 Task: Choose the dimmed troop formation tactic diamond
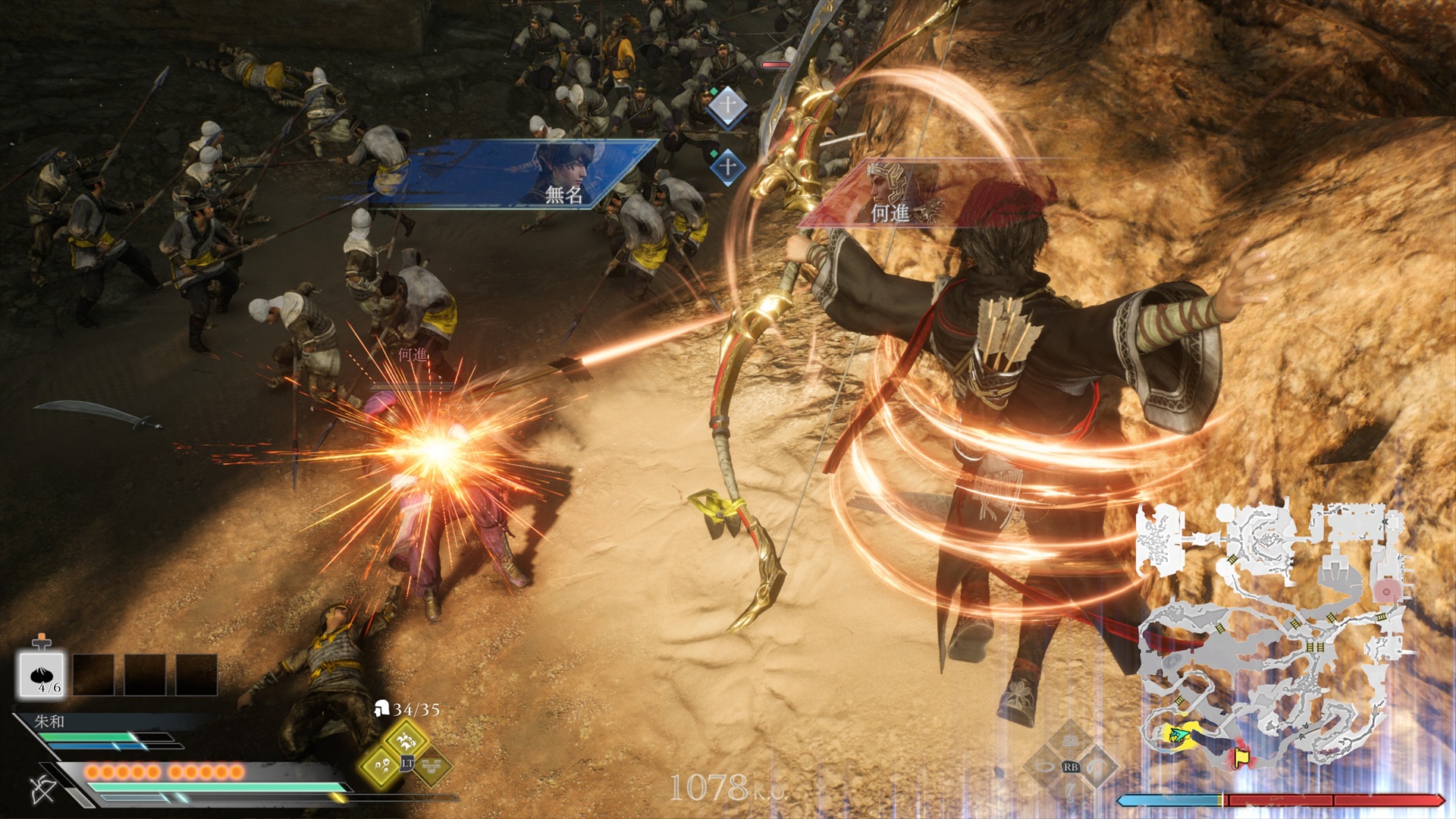pyautogui.click(x=433, y=767)
